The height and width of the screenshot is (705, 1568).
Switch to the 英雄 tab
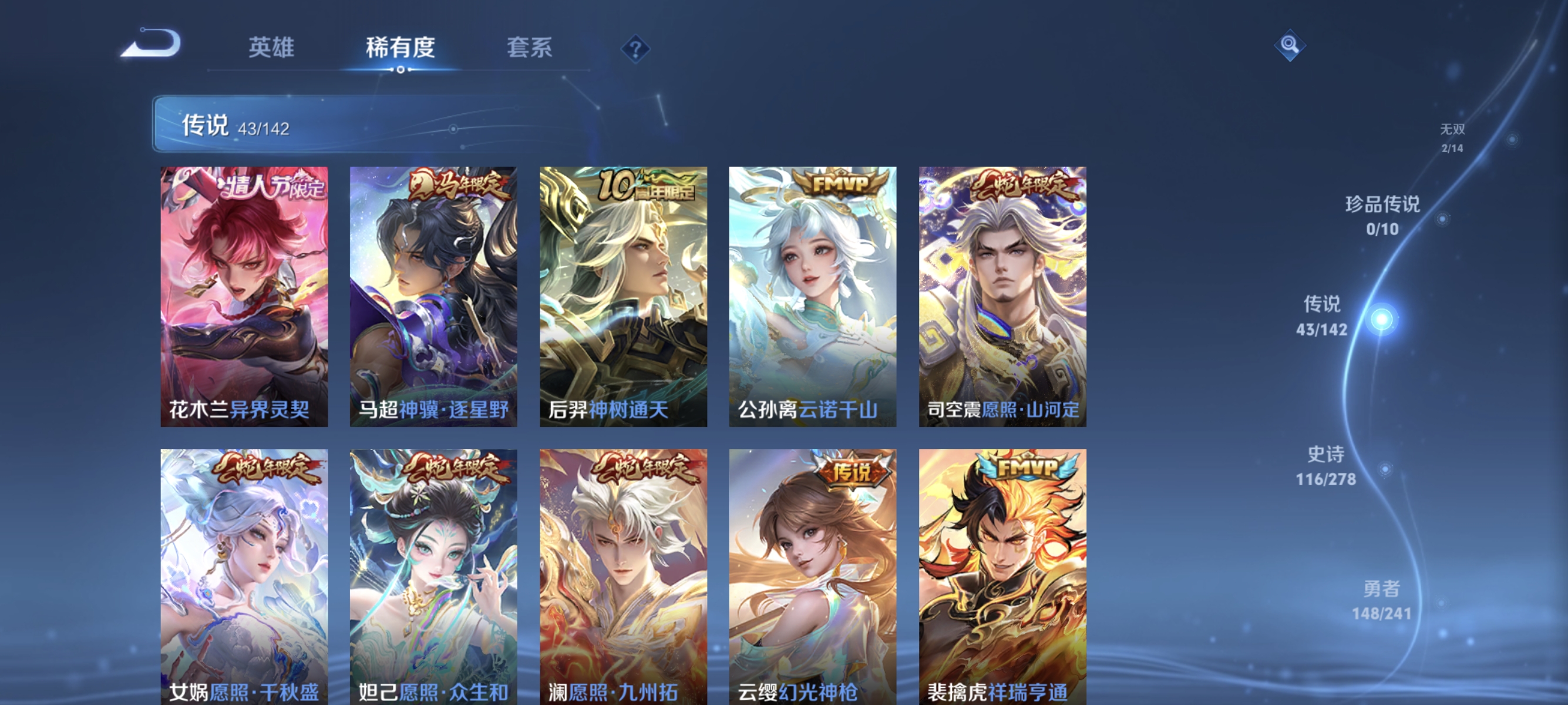(x=271, y=49)
